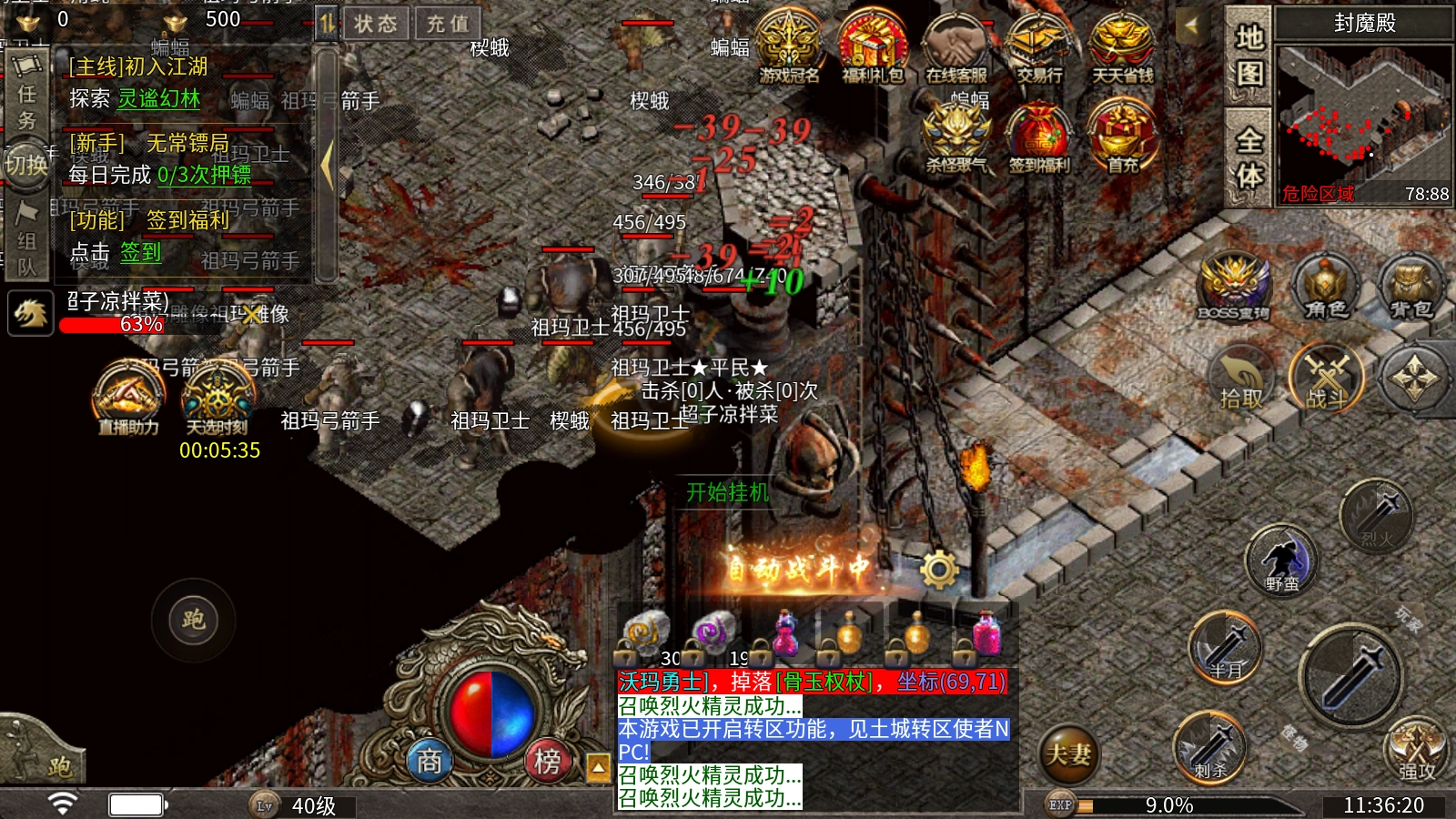
Task: Activate the 野蛮 charge skill
Action: tap(1281, 560)
